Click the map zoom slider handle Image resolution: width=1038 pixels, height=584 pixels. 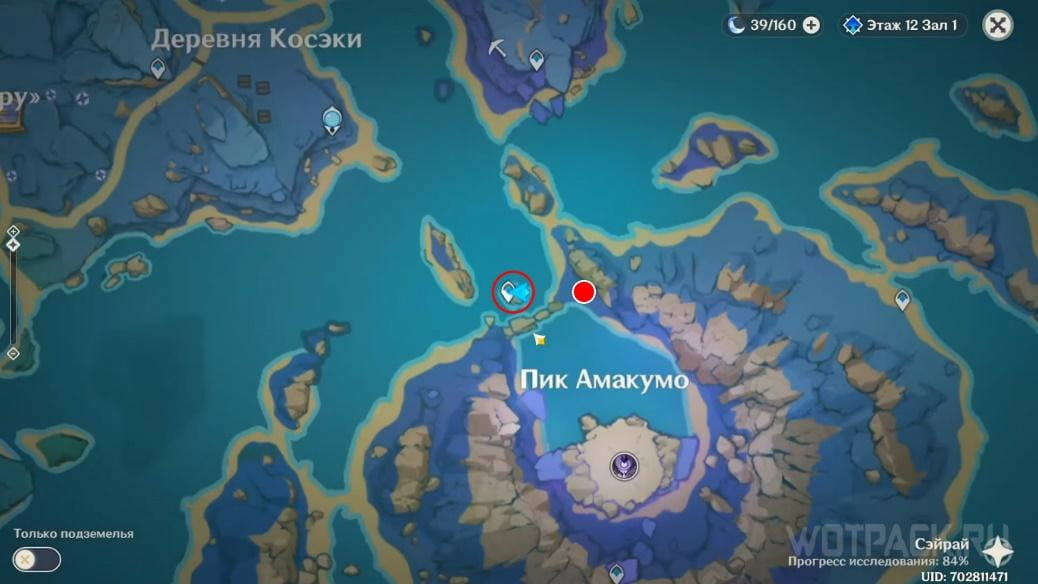click(13, 244)
